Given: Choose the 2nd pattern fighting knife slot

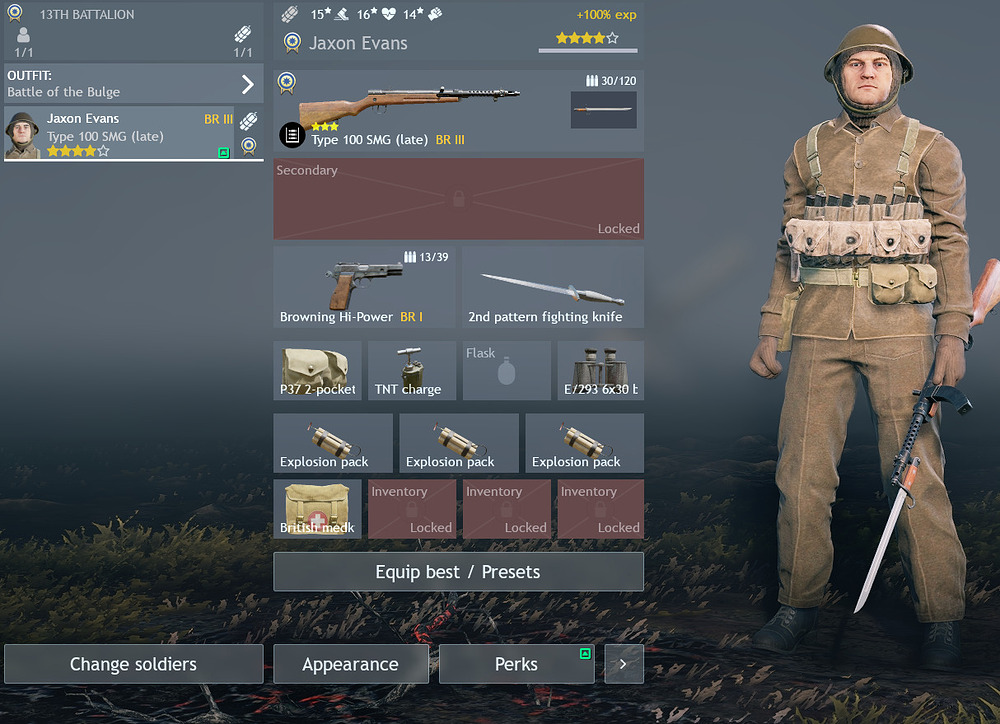Looking at the screenshot, I should tap(553, 287).
